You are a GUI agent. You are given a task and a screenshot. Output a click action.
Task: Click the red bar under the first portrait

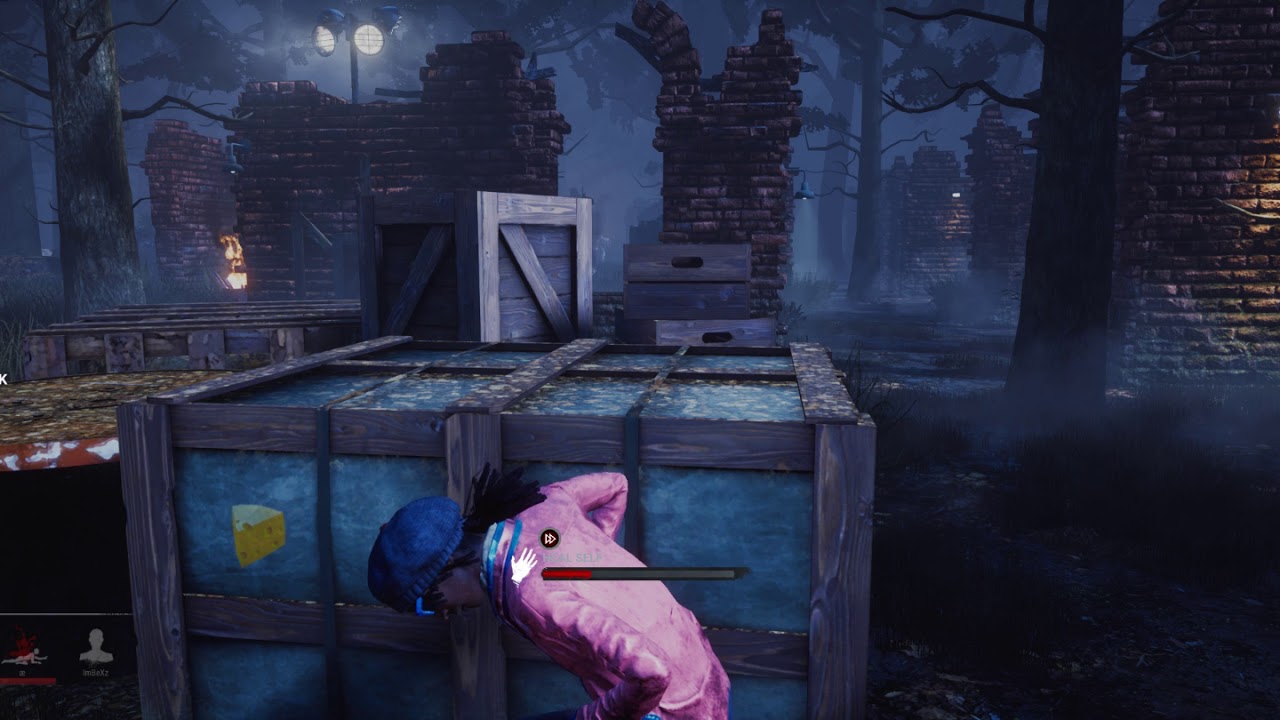[28, 681]
